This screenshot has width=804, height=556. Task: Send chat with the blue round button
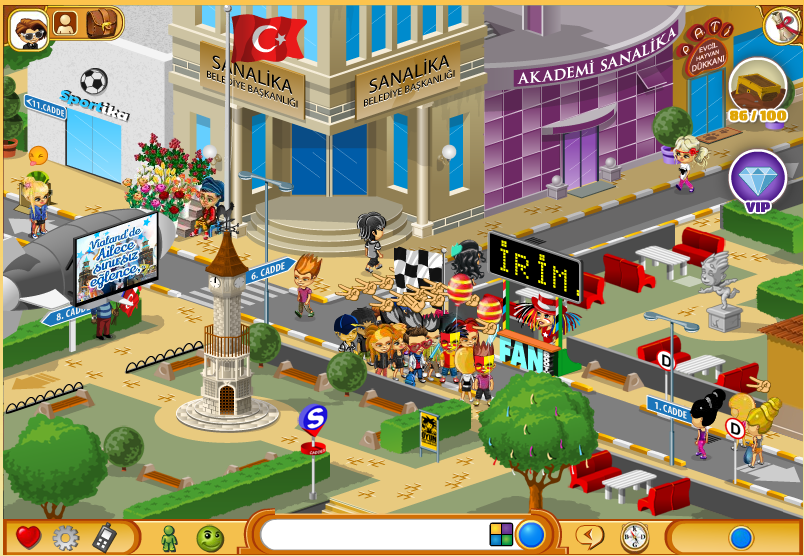coord(531,535)
